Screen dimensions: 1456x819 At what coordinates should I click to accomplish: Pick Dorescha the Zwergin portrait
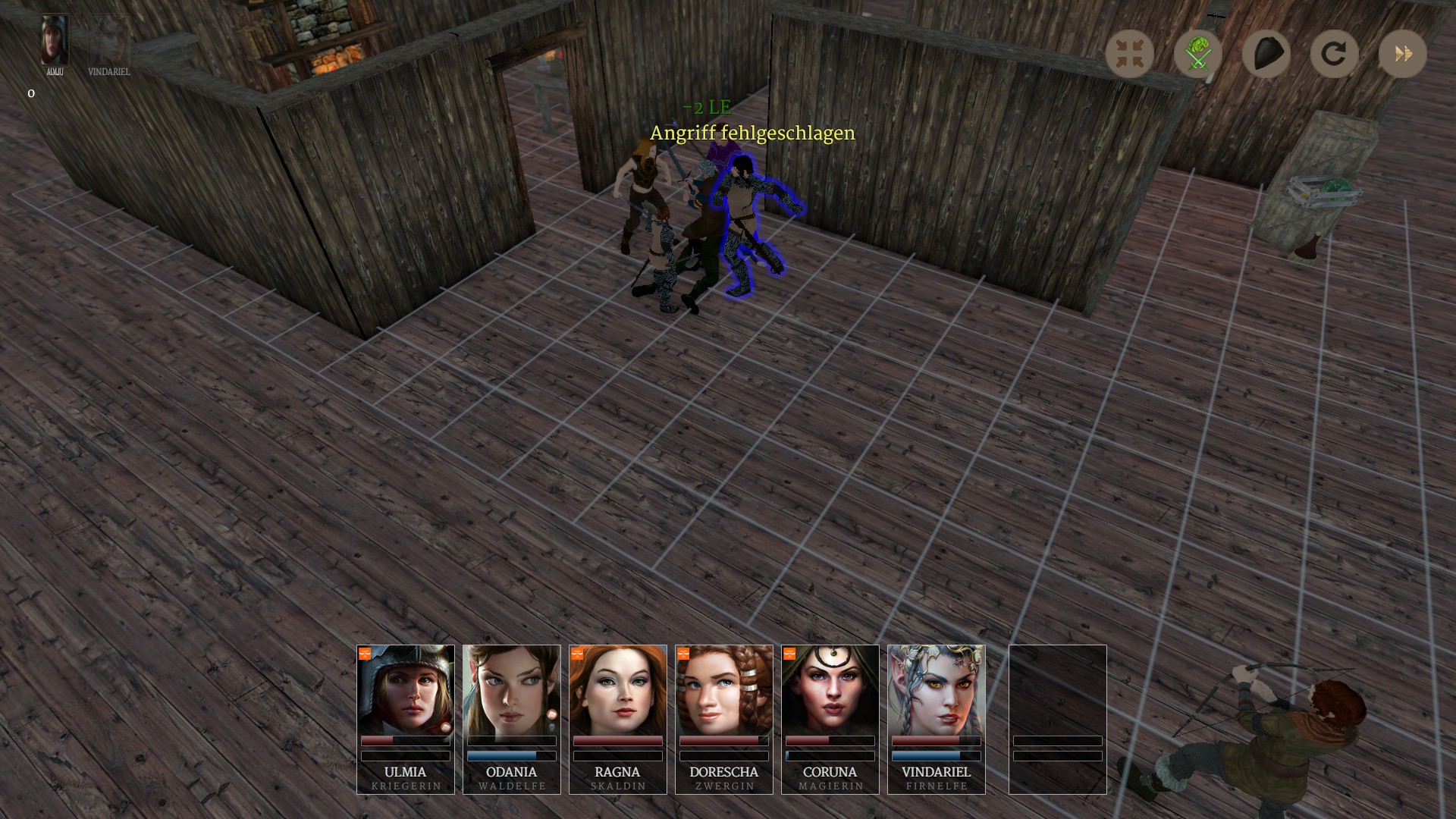pos(724,690)
